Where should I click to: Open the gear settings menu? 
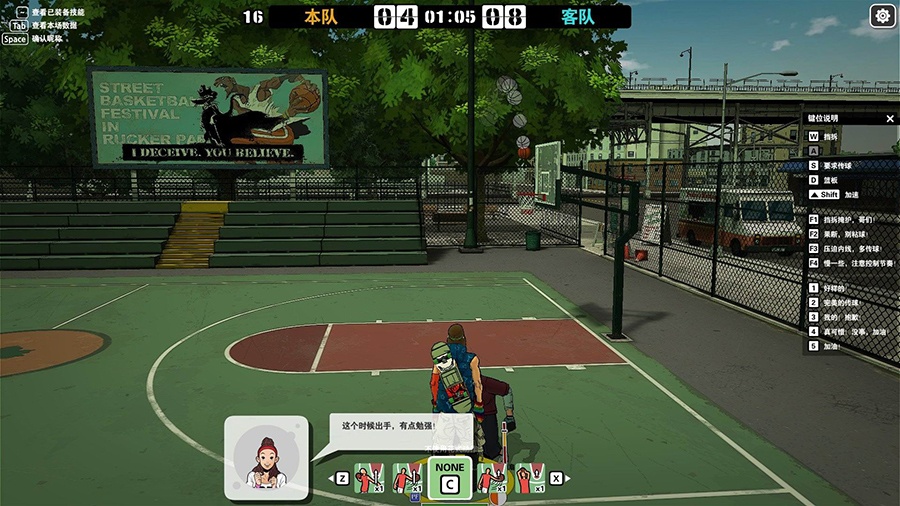882,16
